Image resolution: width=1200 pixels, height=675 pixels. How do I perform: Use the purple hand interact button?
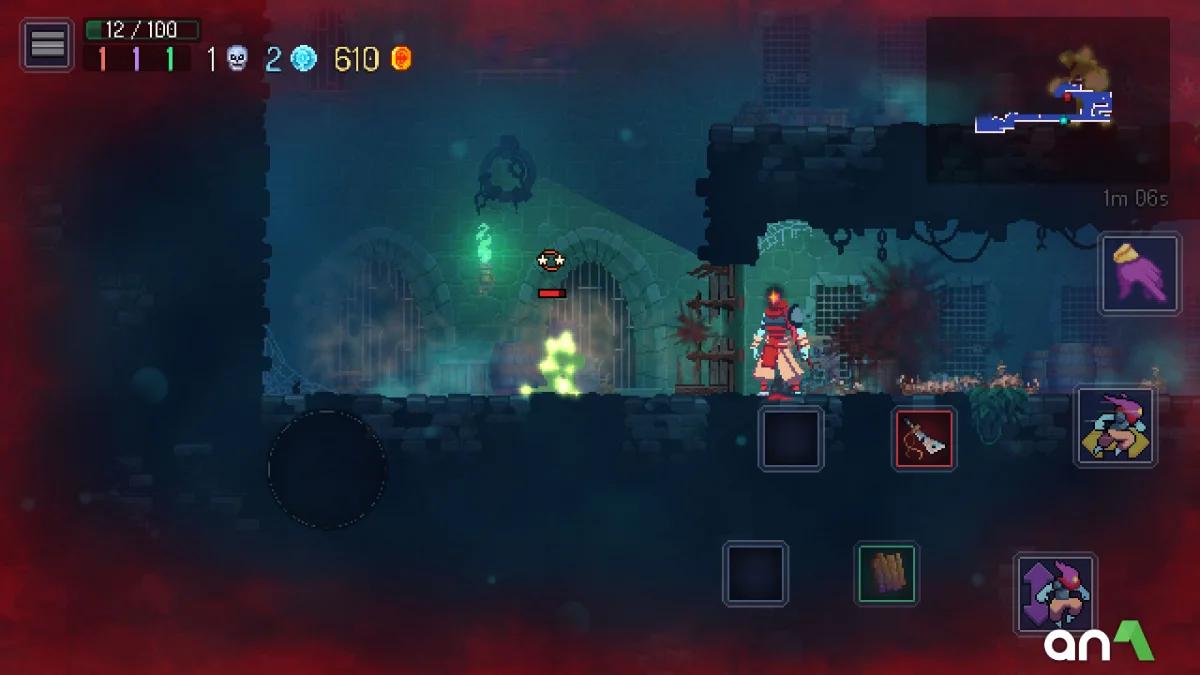click(x=1139, y=274)
